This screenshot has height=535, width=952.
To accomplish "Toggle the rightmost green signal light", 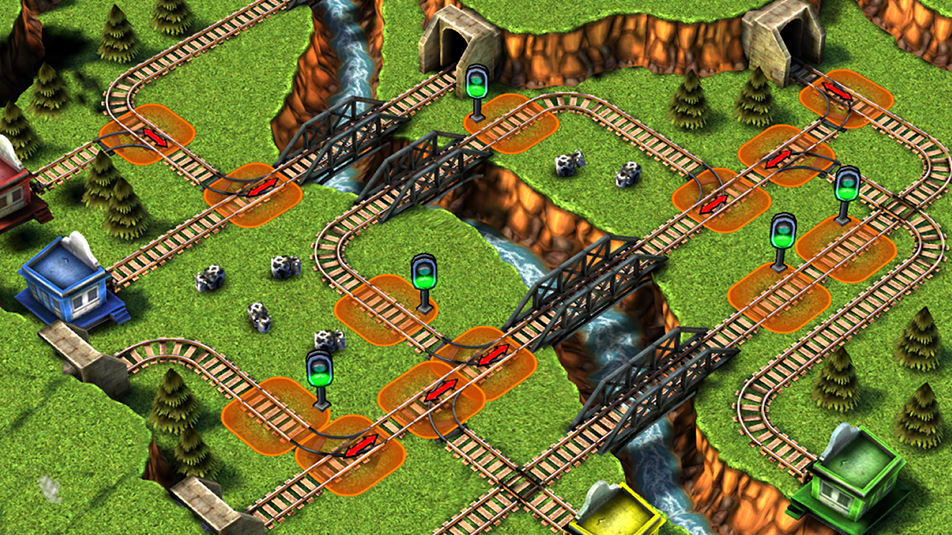I will point(847,187).
